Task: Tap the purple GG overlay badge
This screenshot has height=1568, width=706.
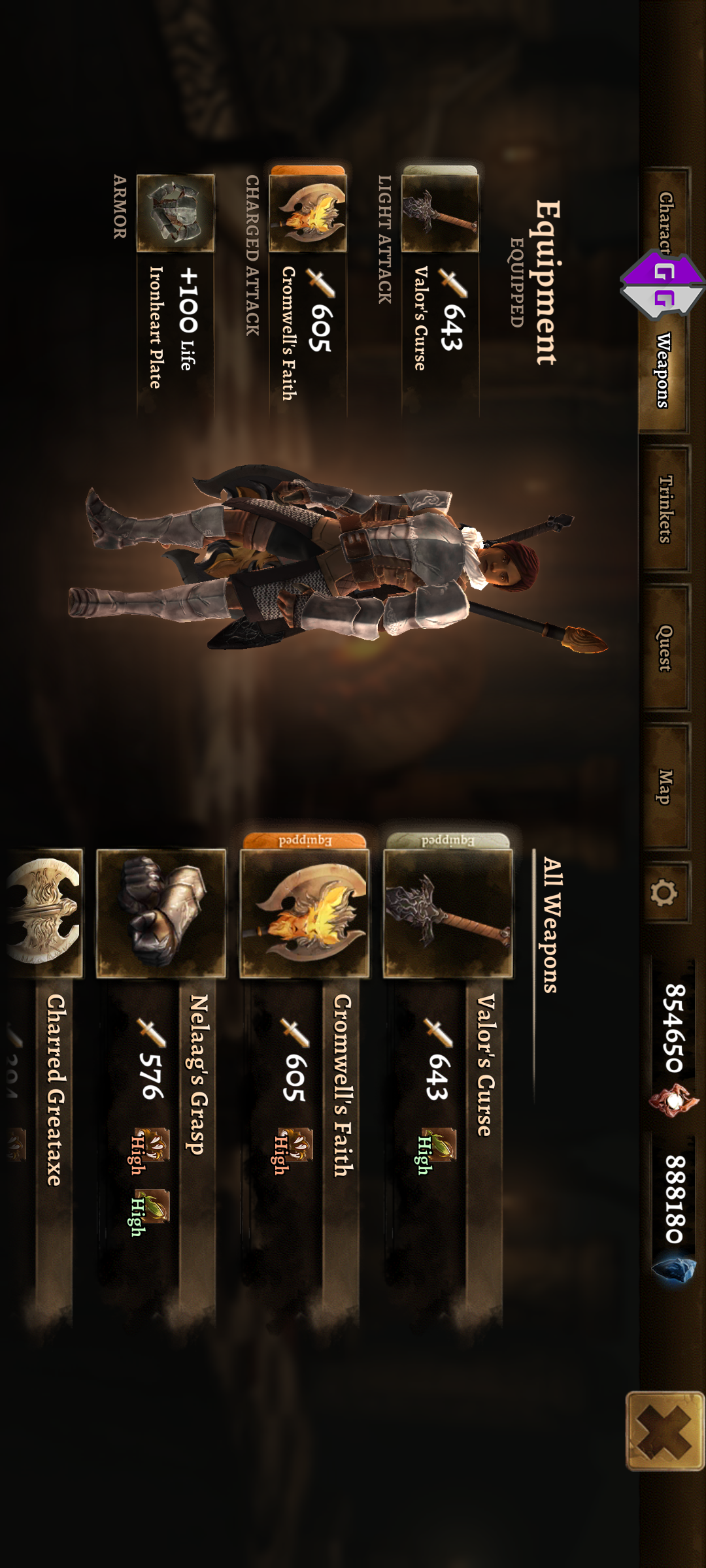Action: click(x=662, y=285)
